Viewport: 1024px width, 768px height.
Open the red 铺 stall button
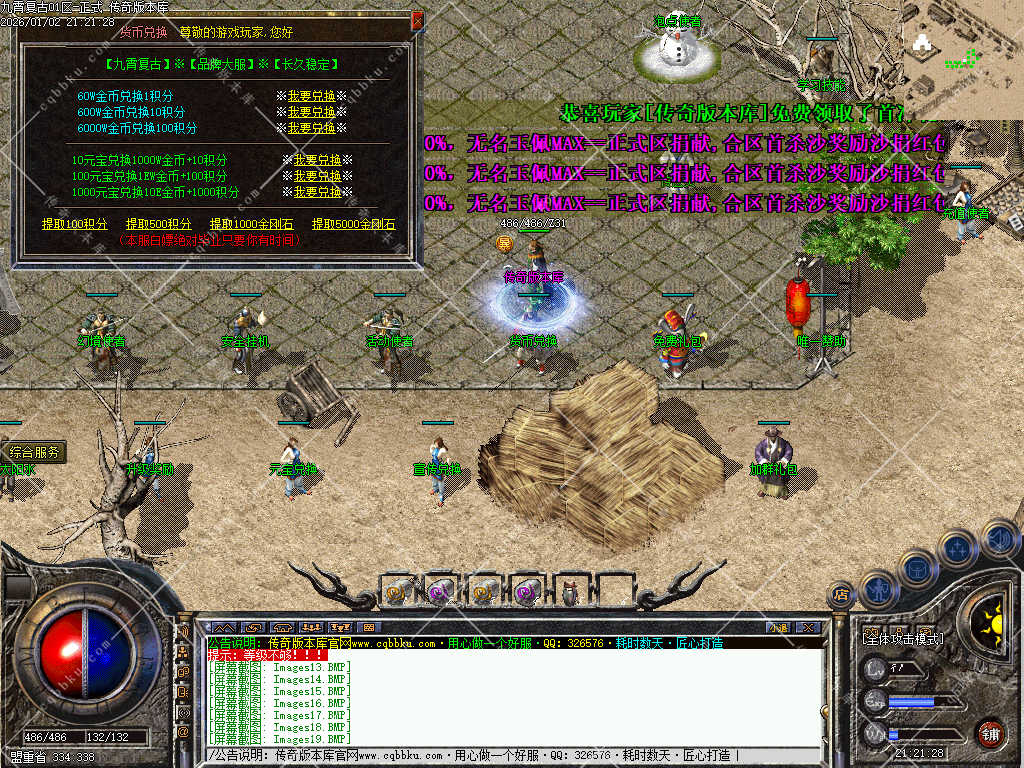(991, 733)
